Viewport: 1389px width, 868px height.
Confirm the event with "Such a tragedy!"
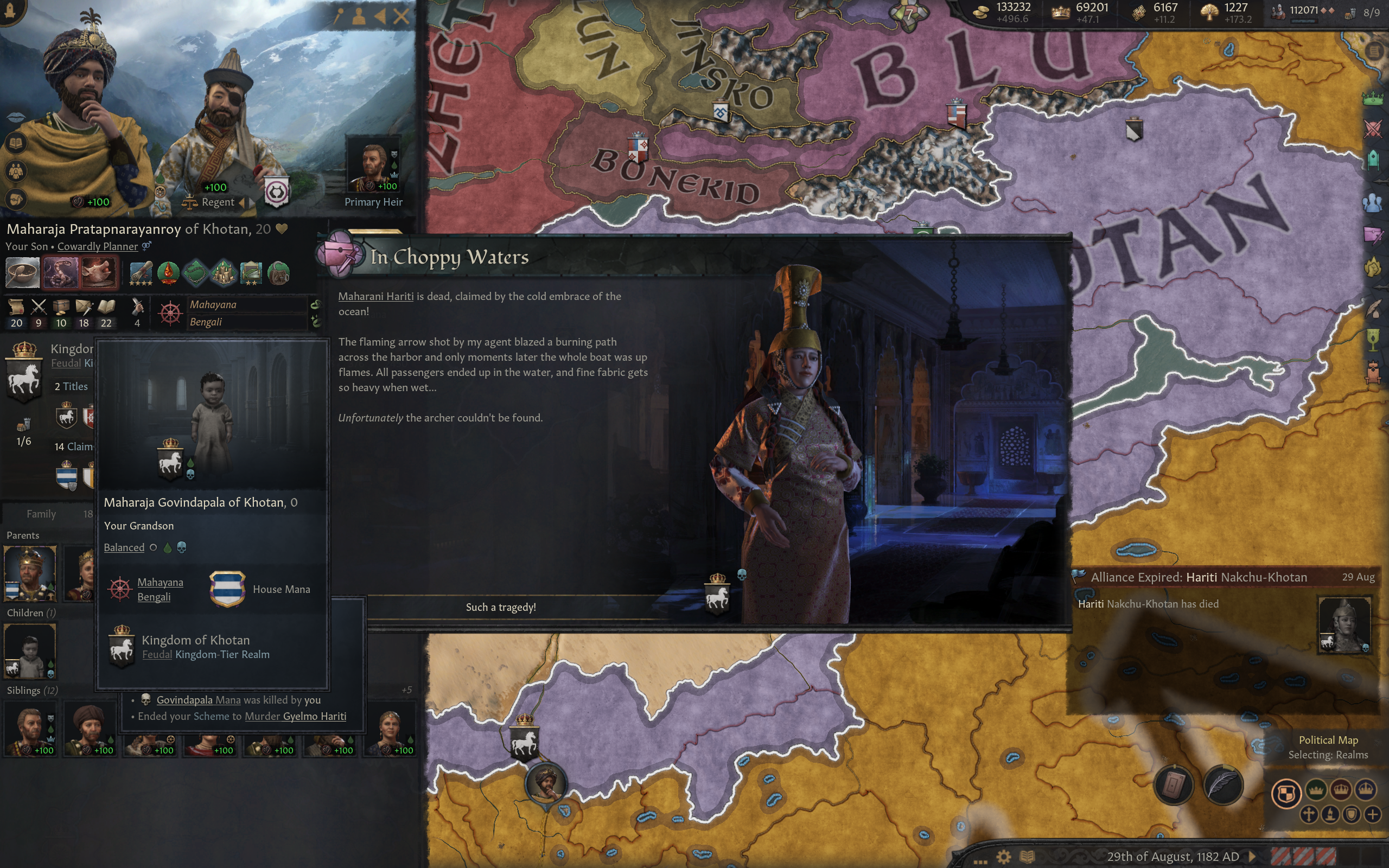(500, 608)
